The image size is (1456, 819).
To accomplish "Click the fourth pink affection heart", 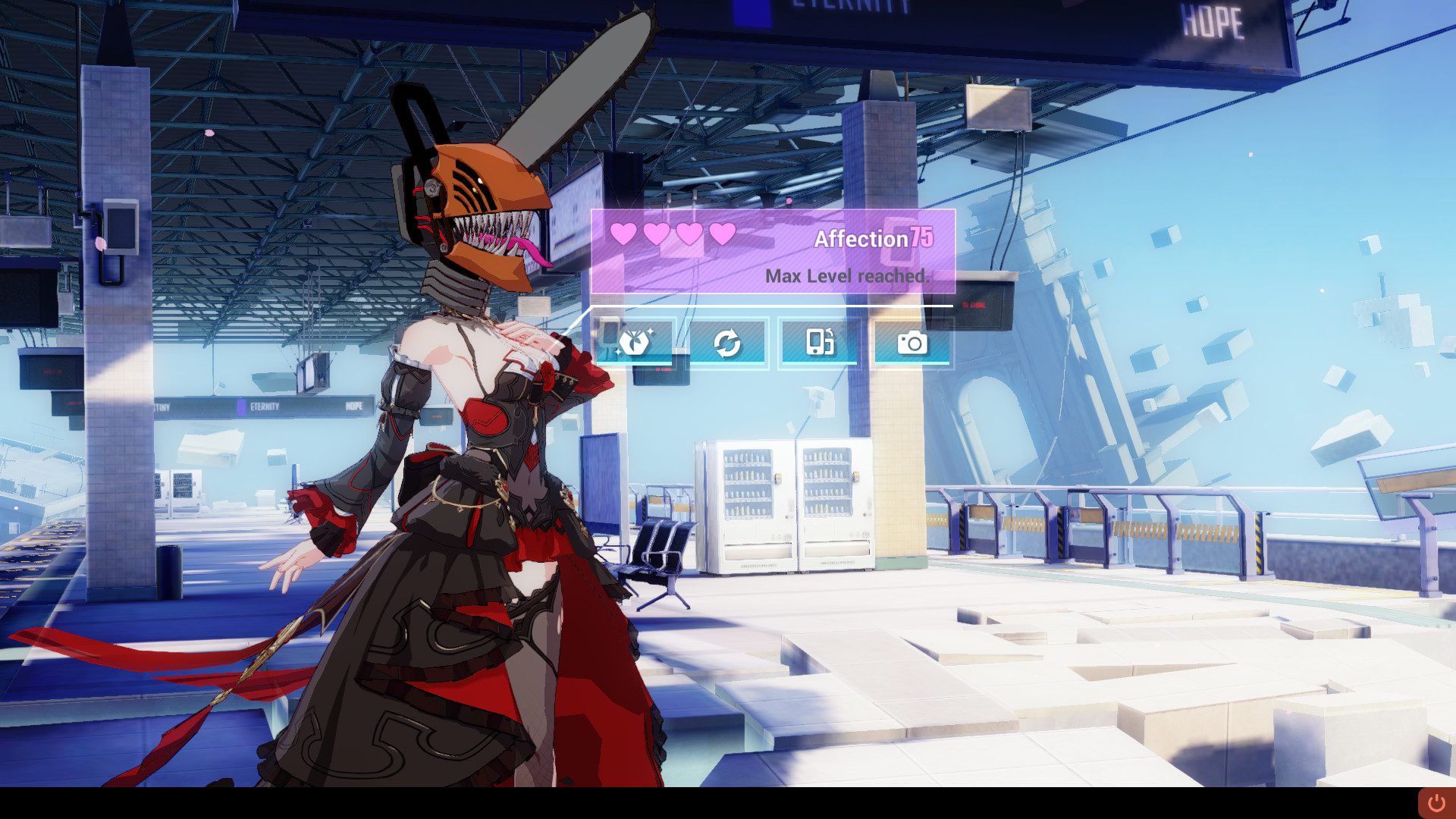I will click(x=722, y=234).
